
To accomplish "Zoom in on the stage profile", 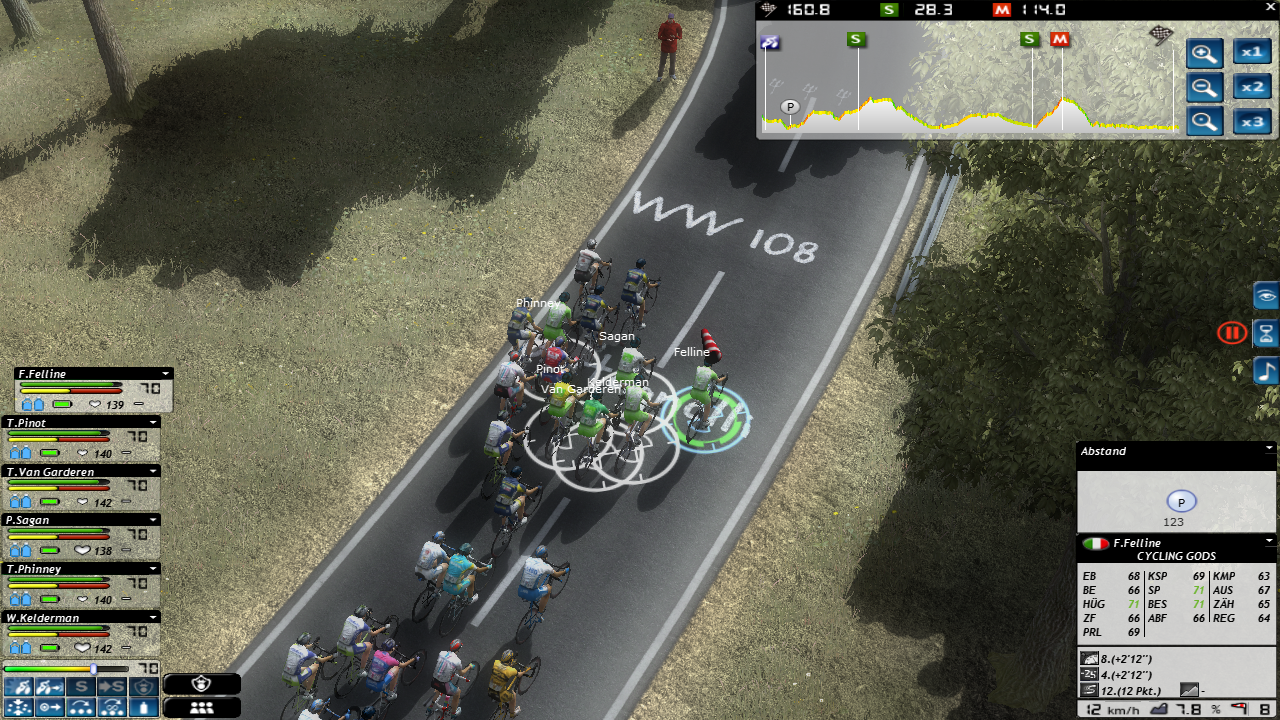I will click(1204, 54).
